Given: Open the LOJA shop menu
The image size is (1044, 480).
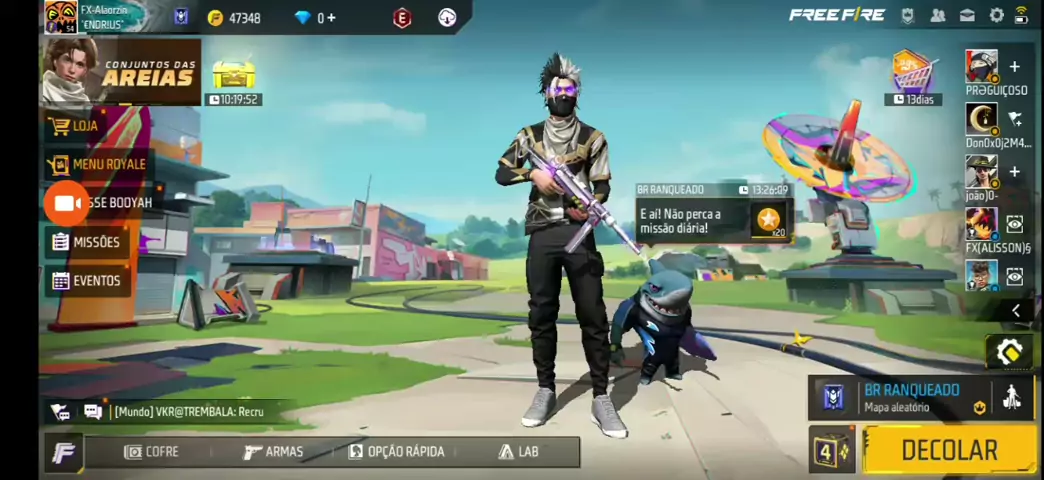Looking at the screenshot, I should 85,126.
